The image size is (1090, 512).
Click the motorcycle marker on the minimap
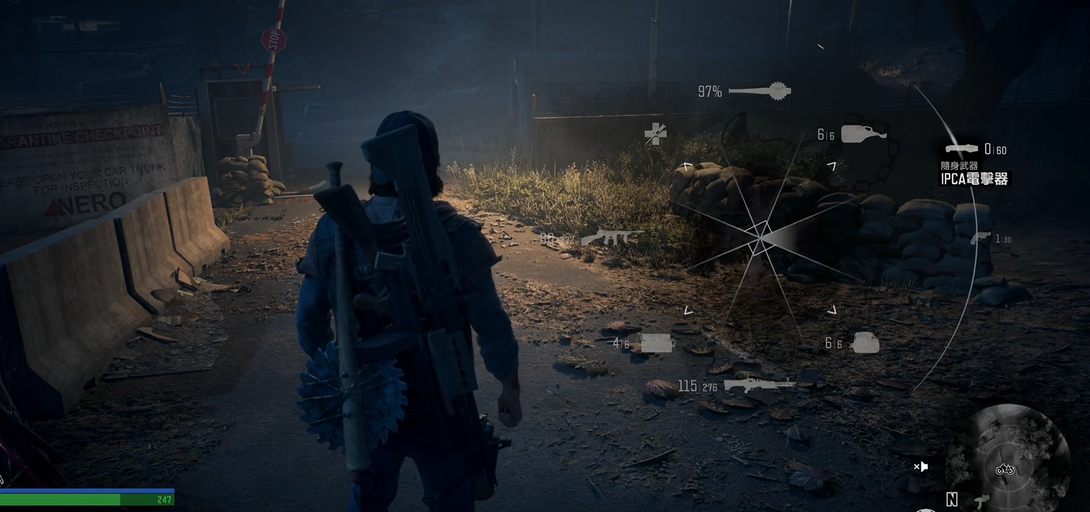point(1005,469)
